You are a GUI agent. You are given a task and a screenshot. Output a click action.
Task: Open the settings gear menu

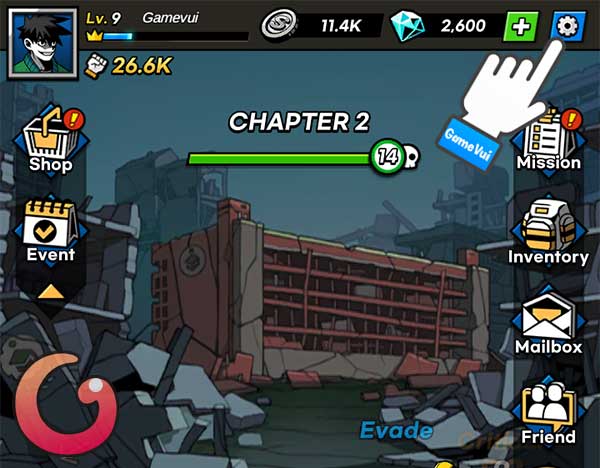[x=570, y=26]
